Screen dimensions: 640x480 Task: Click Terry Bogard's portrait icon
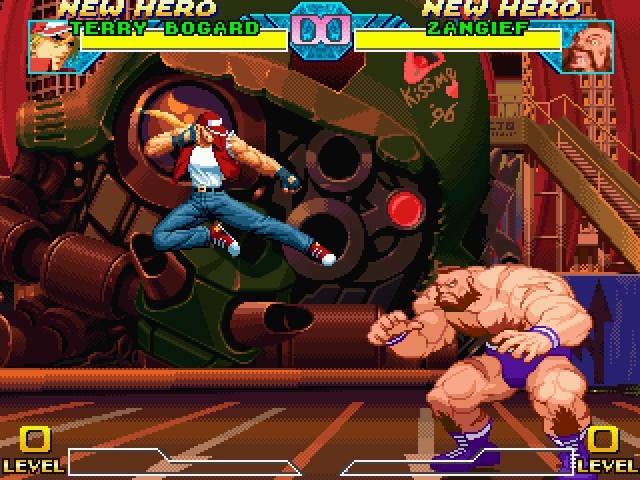pos(47,47)
